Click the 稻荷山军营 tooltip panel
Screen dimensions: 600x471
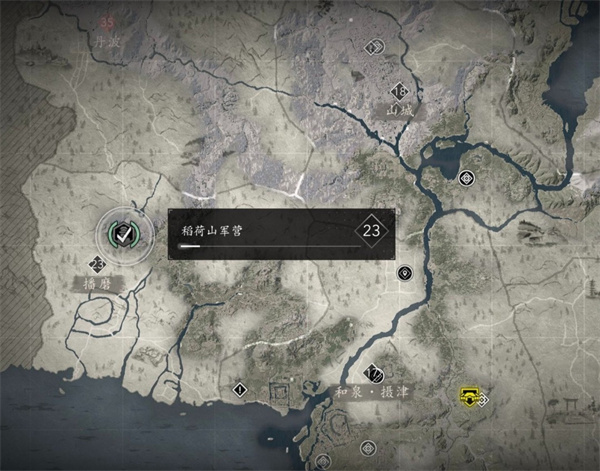coord(281,234)
